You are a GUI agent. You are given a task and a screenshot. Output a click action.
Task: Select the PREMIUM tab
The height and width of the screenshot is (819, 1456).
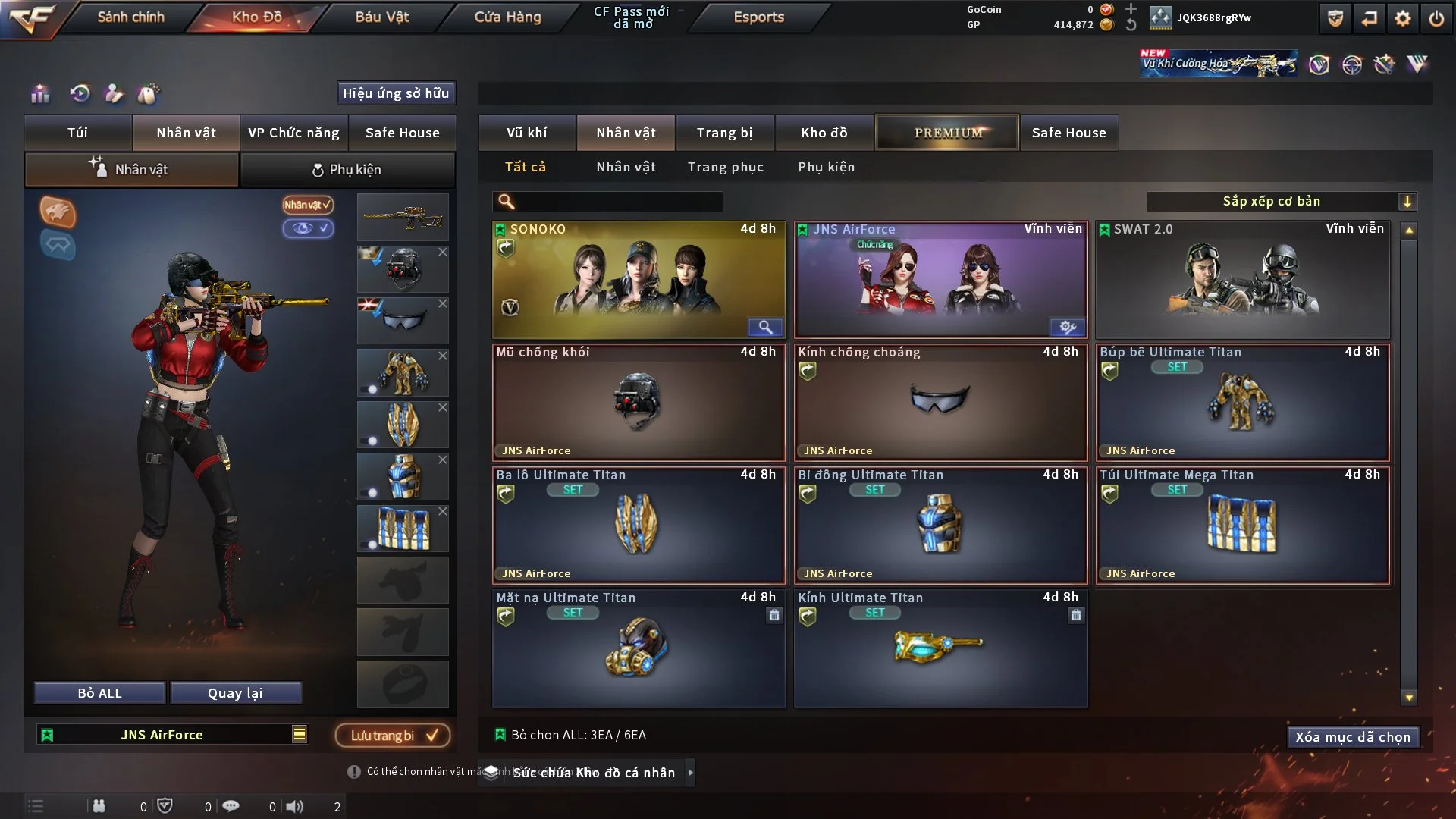(947, 133)
